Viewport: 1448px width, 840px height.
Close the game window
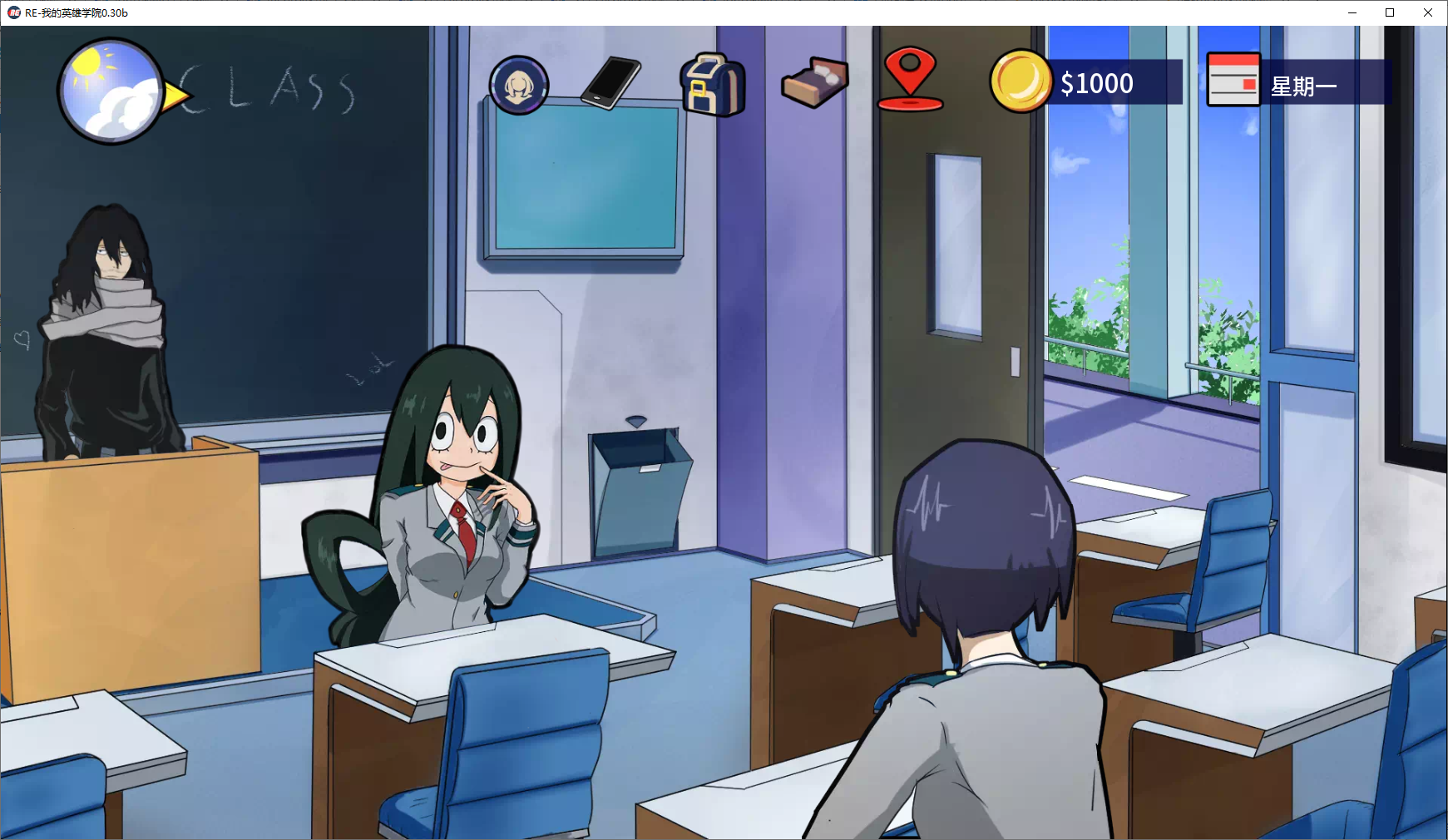(x=1428, y=12)
